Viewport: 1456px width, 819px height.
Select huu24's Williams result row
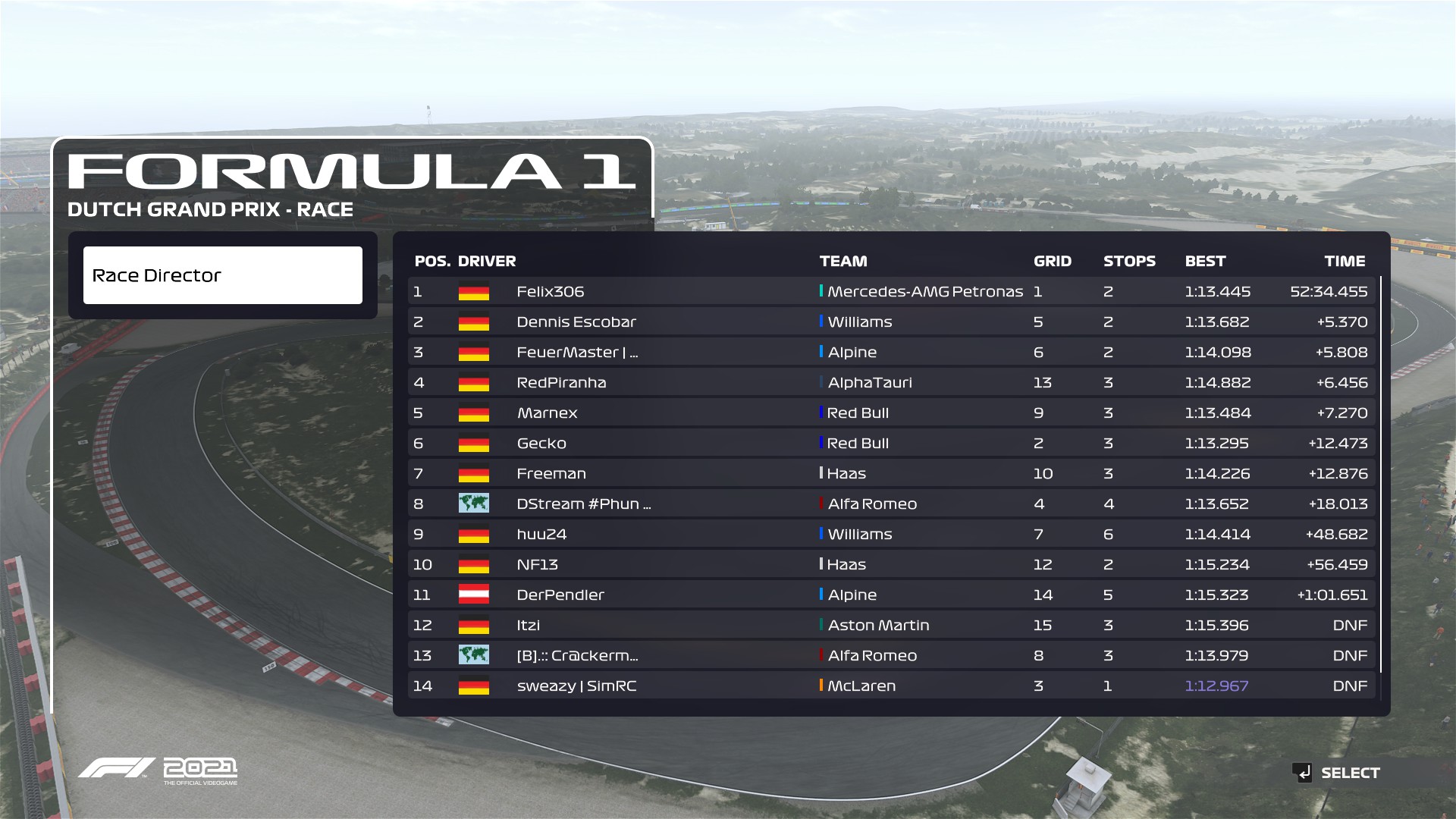(891, 534)
